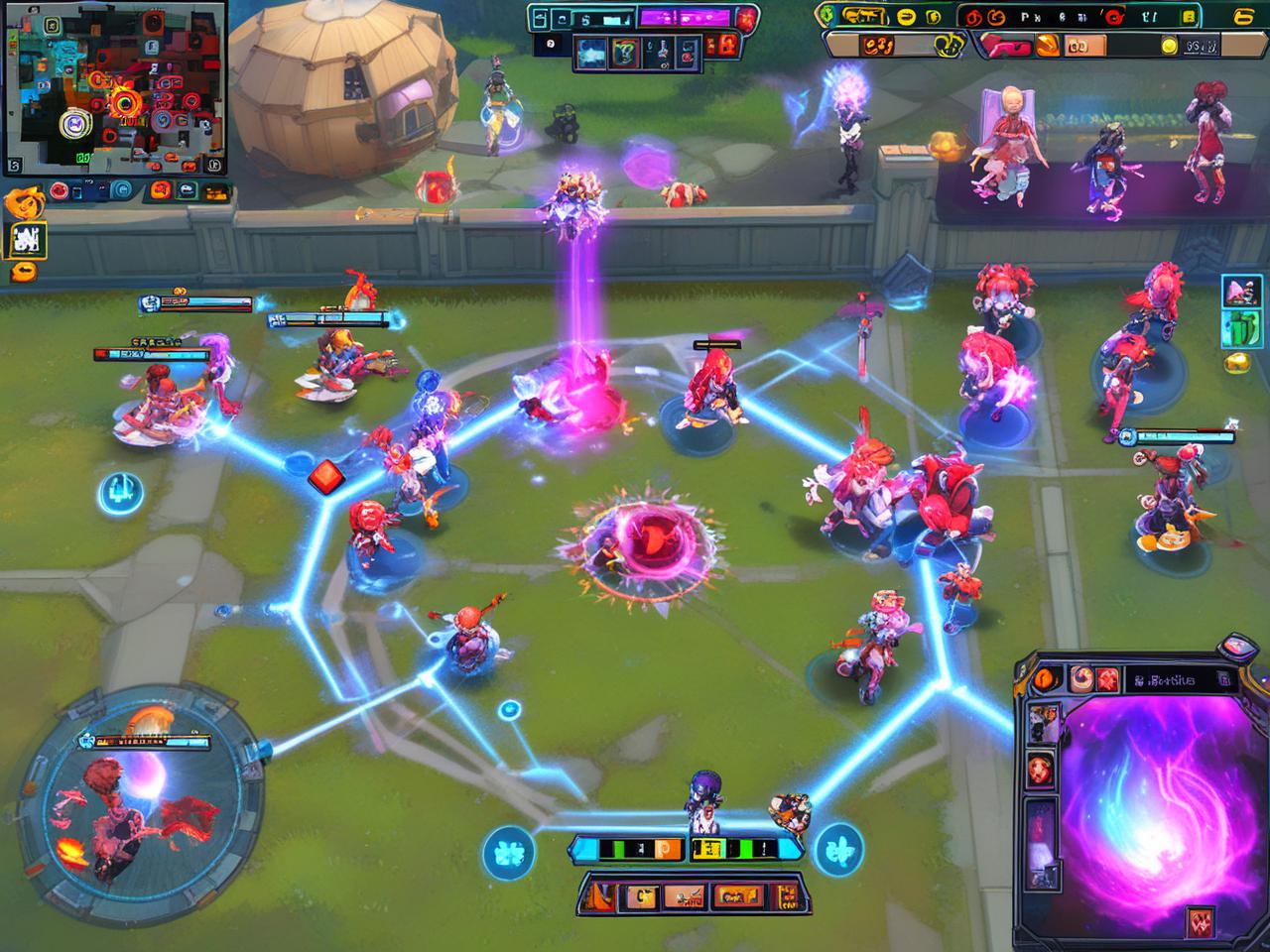Image resolution: width=1270 pixels, height=952 pixels.
Task: Open the green icon on the right edge
Action: coord(1240,328)
